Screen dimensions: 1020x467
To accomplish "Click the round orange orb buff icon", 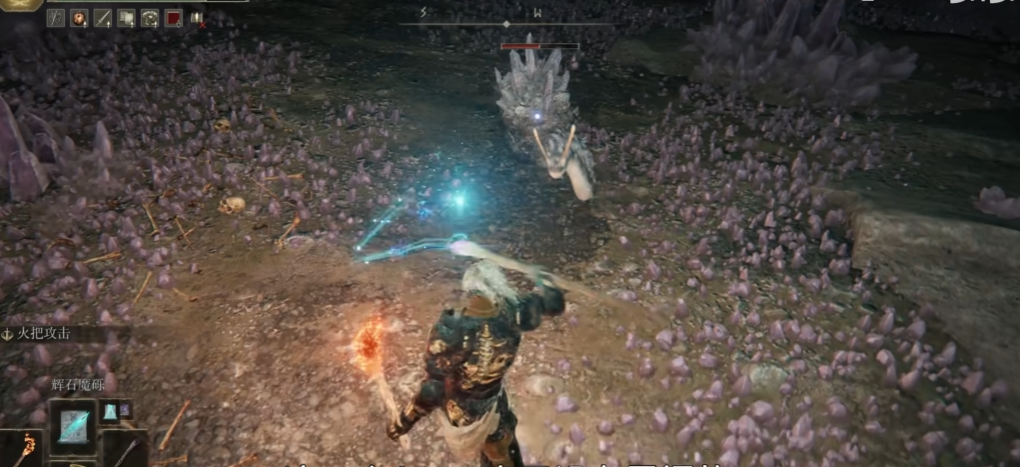I will [79, 18].
